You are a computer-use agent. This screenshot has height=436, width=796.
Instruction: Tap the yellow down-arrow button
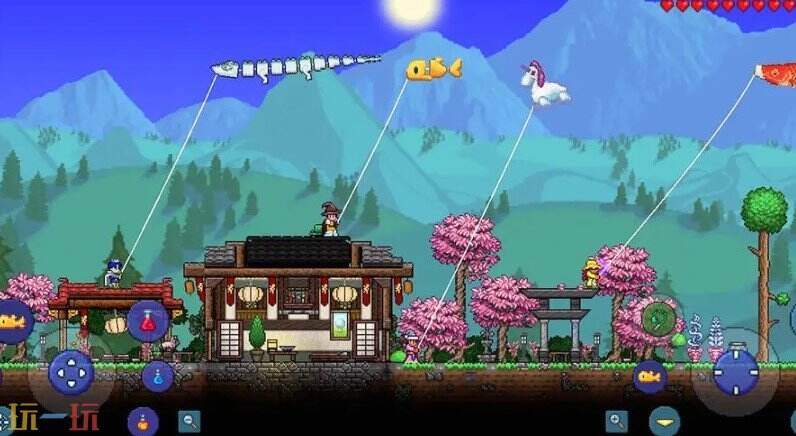click(664, 421)
